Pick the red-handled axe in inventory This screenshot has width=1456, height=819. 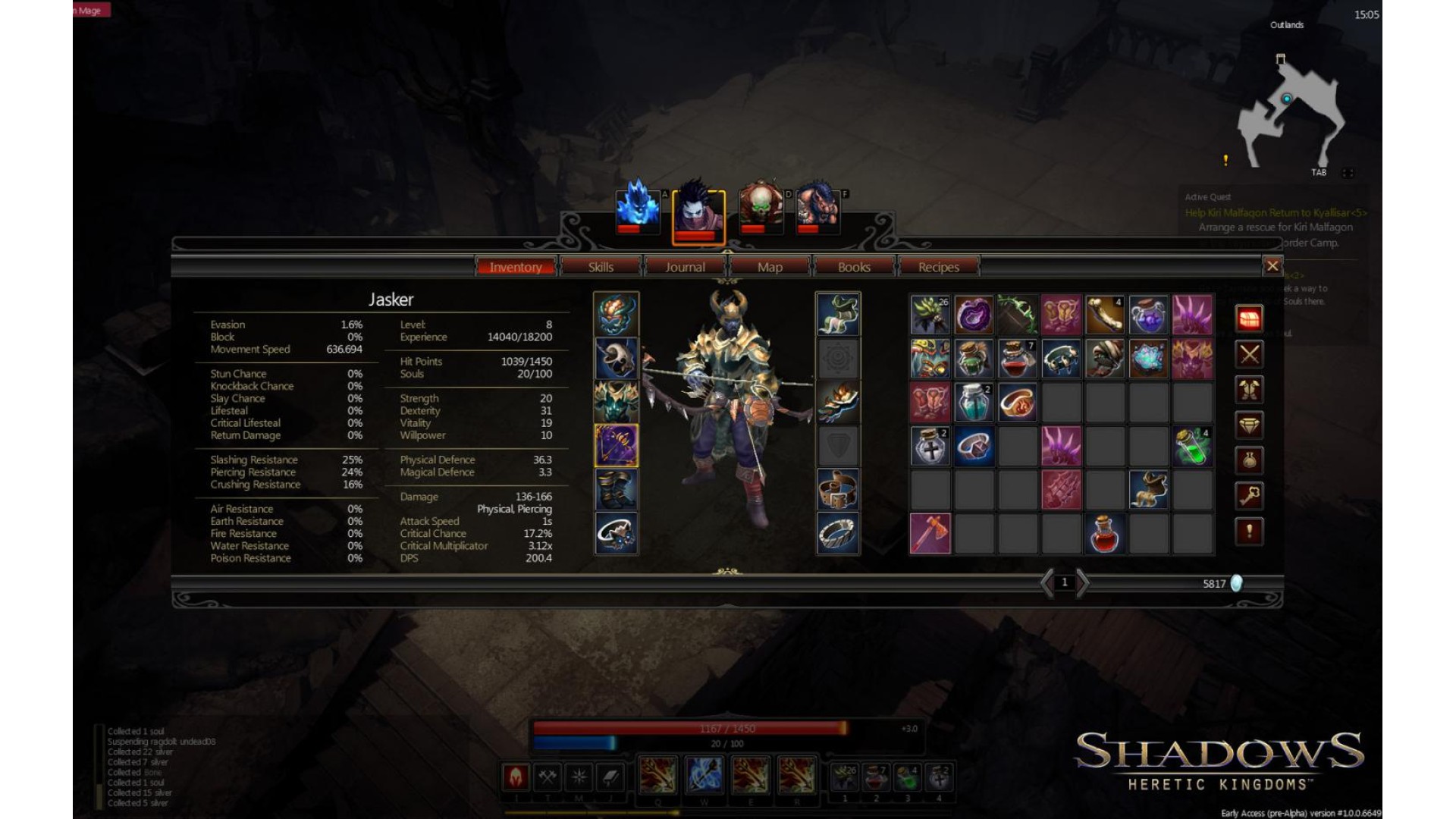point(930,534)
